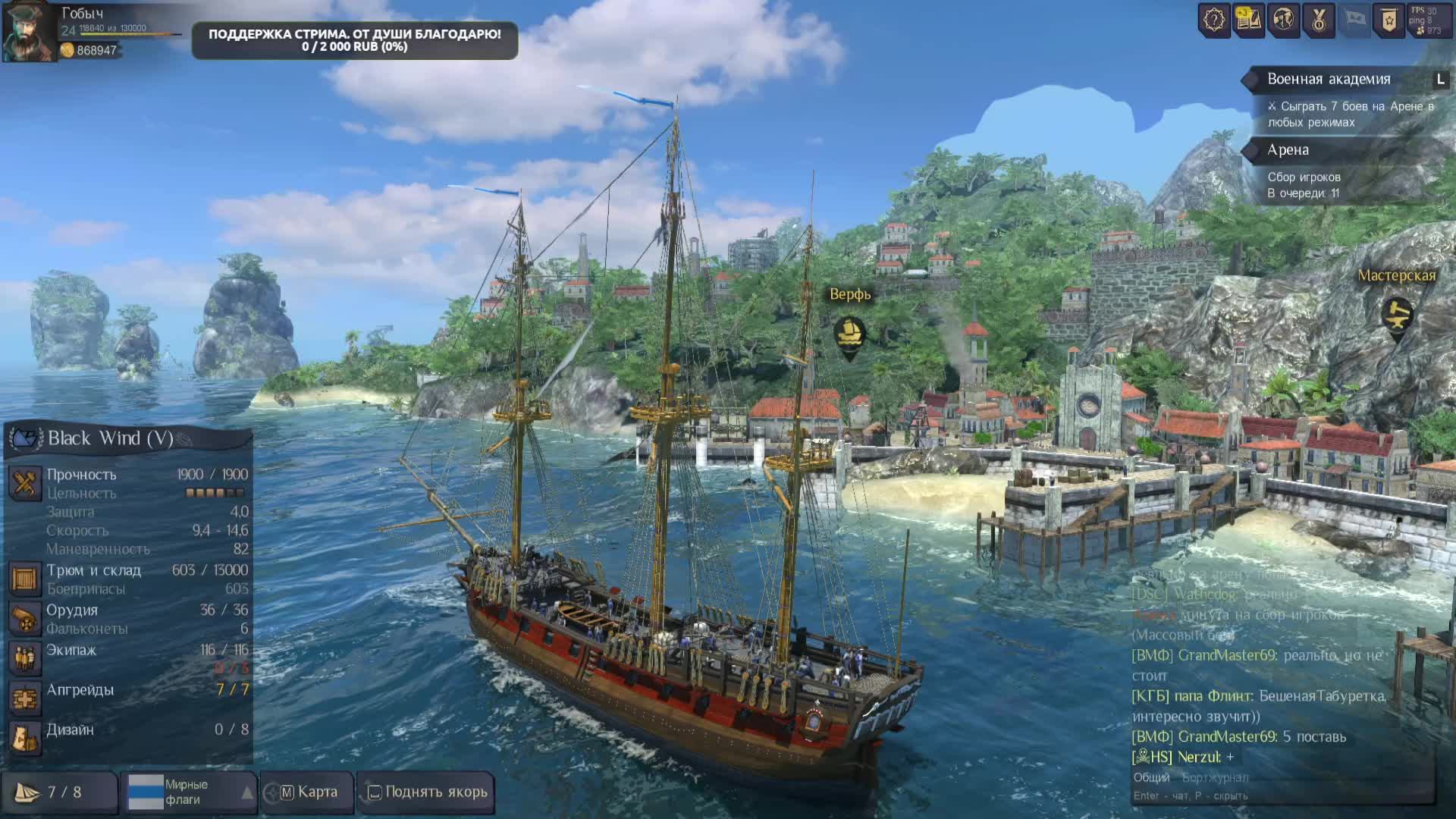Open the Орудия cannons section
Screen dimensions: 1456x819
(72, 610)
